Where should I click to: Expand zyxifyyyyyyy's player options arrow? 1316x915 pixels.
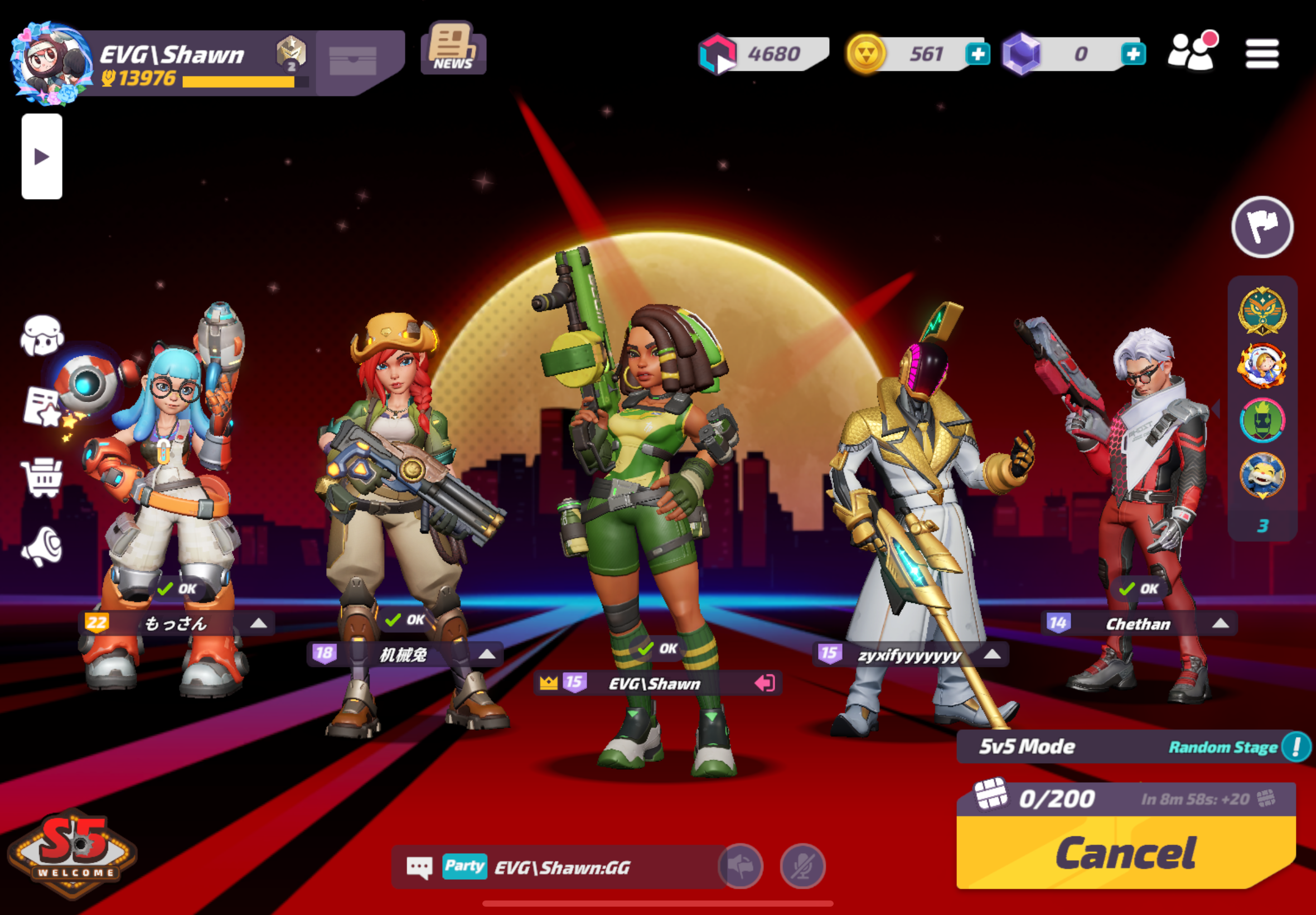click(991, 654)
